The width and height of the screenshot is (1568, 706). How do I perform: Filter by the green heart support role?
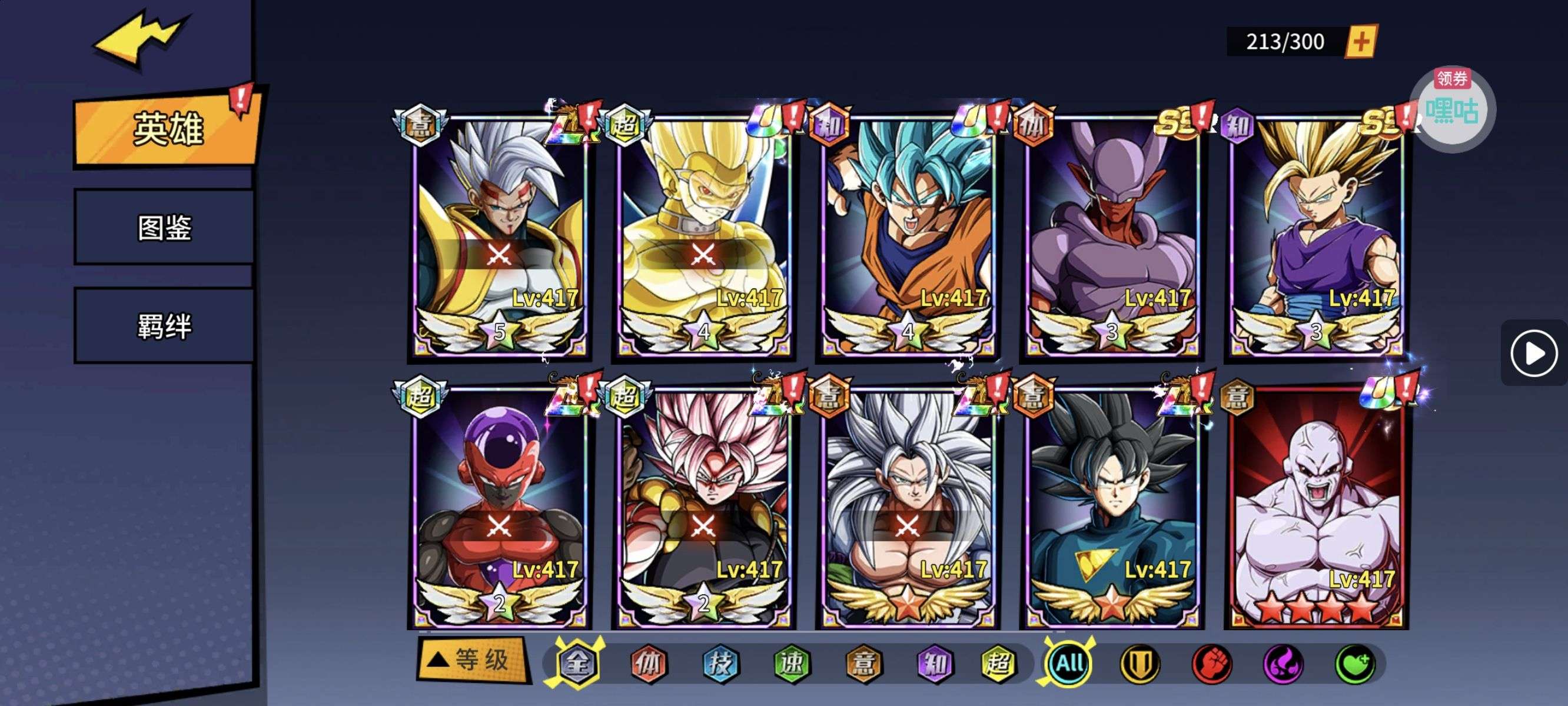tap(1355, 664)
